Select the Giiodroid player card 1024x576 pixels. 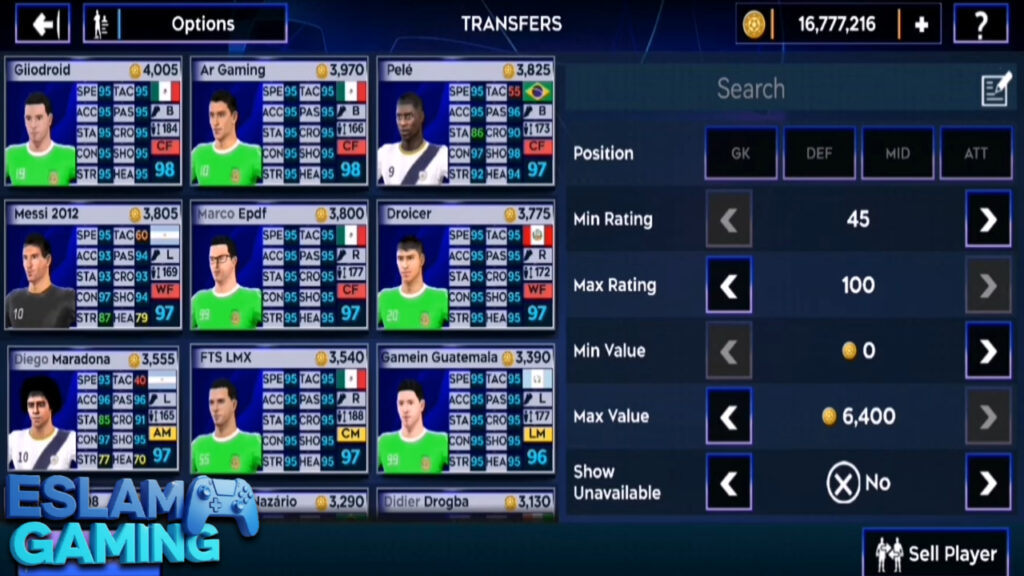tap(93, 124)
